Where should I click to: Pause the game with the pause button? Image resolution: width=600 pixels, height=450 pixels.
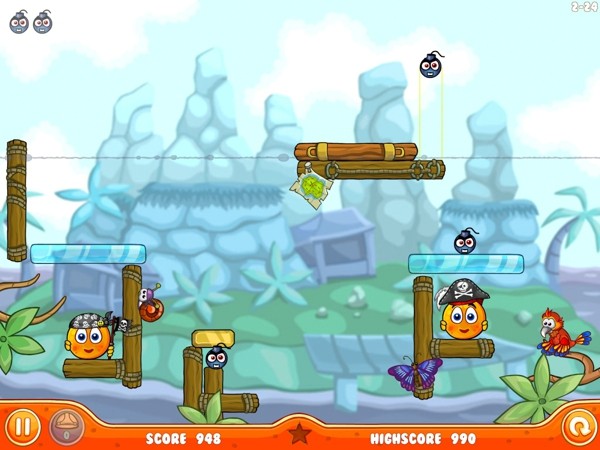[24, 428]
